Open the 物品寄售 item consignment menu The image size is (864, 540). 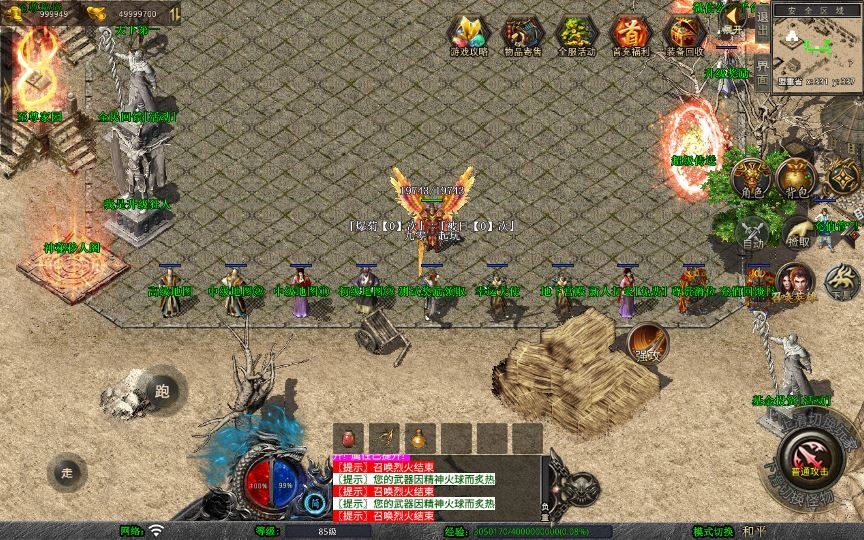point(522,32)
